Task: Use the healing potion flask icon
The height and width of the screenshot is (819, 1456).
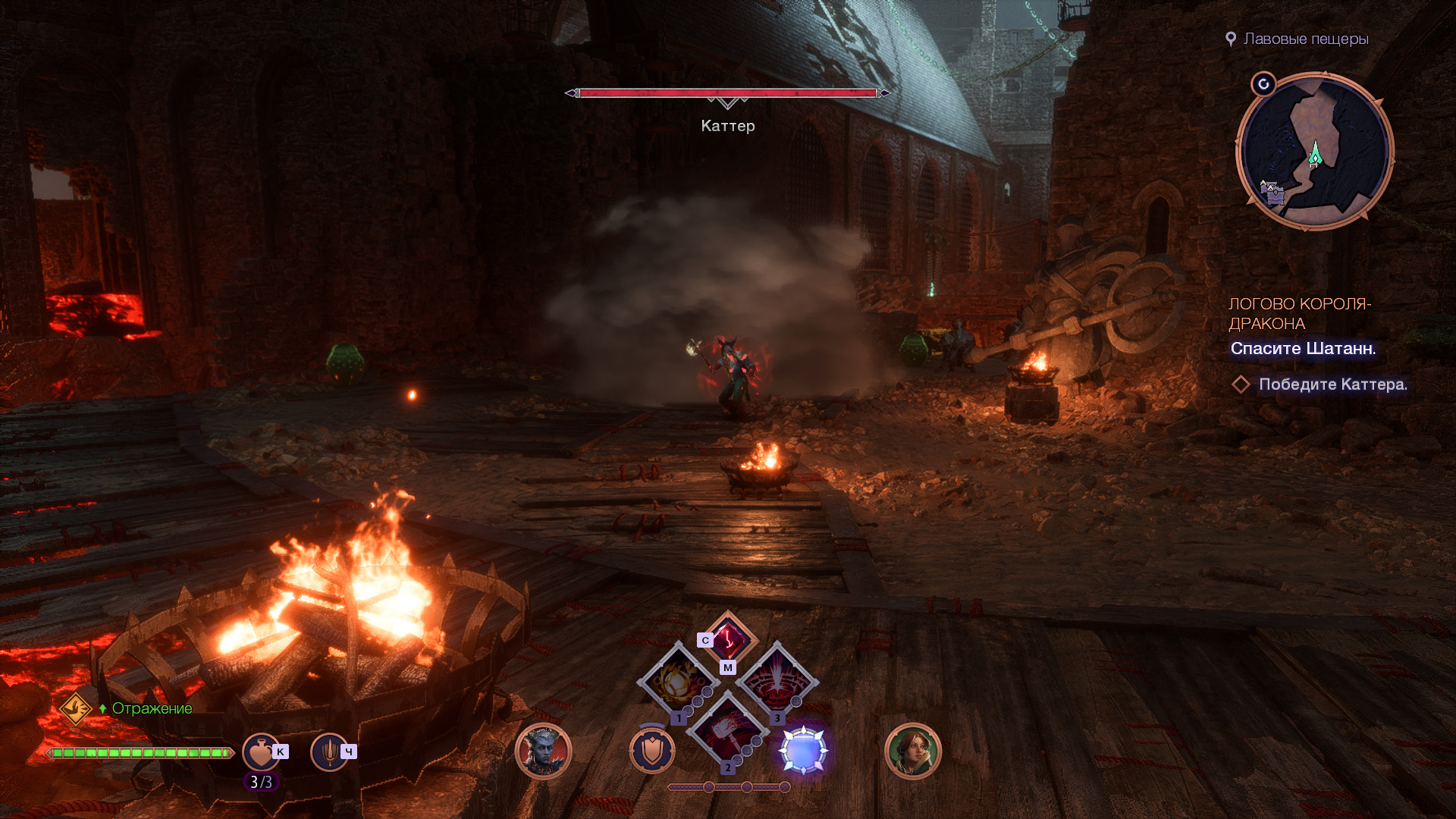Action: click(260, 752)
